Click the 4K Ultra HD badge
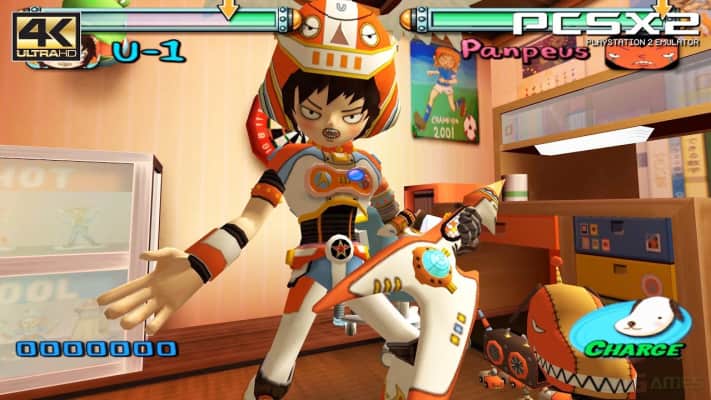Image resolution: width=711 pixels, height=400 pixels. [x=45, y=37]
